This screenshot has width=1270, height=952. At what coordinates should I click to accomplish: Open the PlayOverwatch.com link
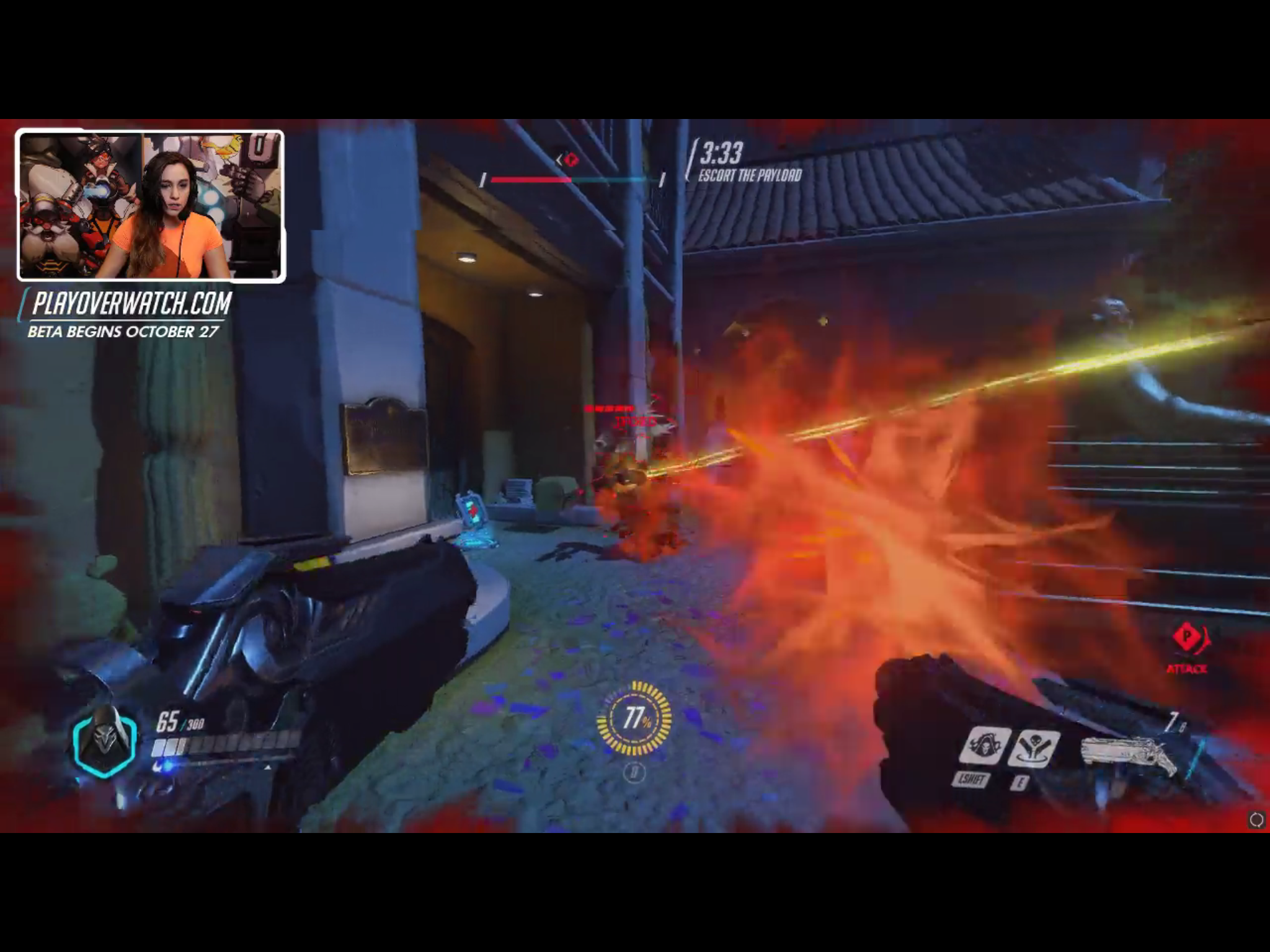132,304
